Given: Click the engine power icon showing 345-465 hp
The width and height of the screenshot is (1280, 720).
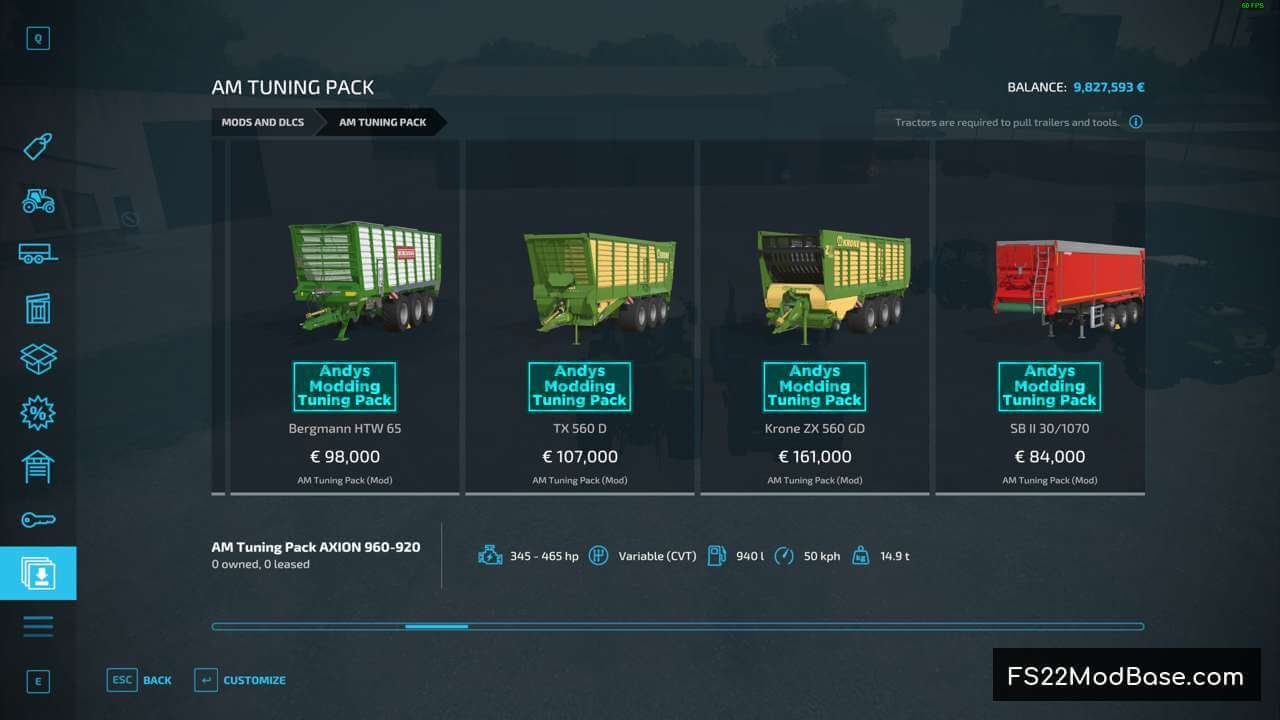Looking at the screenshot, I should (490, 555).
